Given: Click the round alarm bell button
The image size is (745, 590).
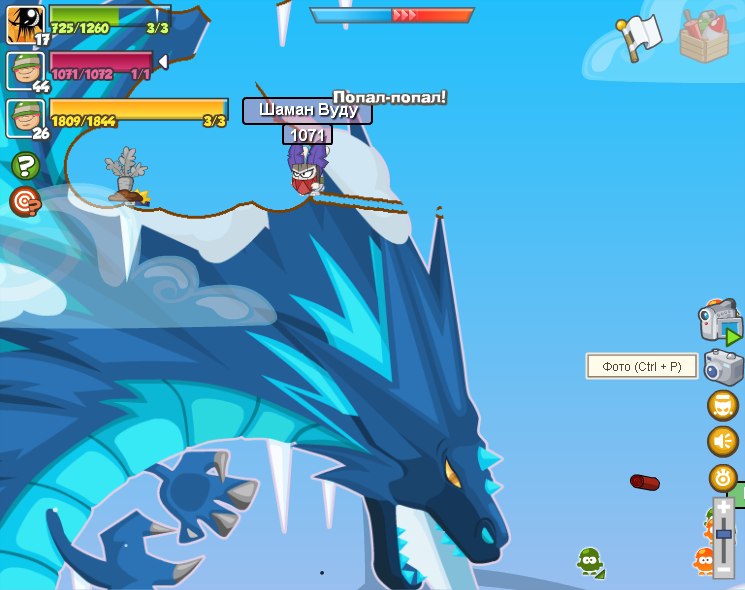Looking at the screenshot, I should pyautogui.click(x=722, y=477).
